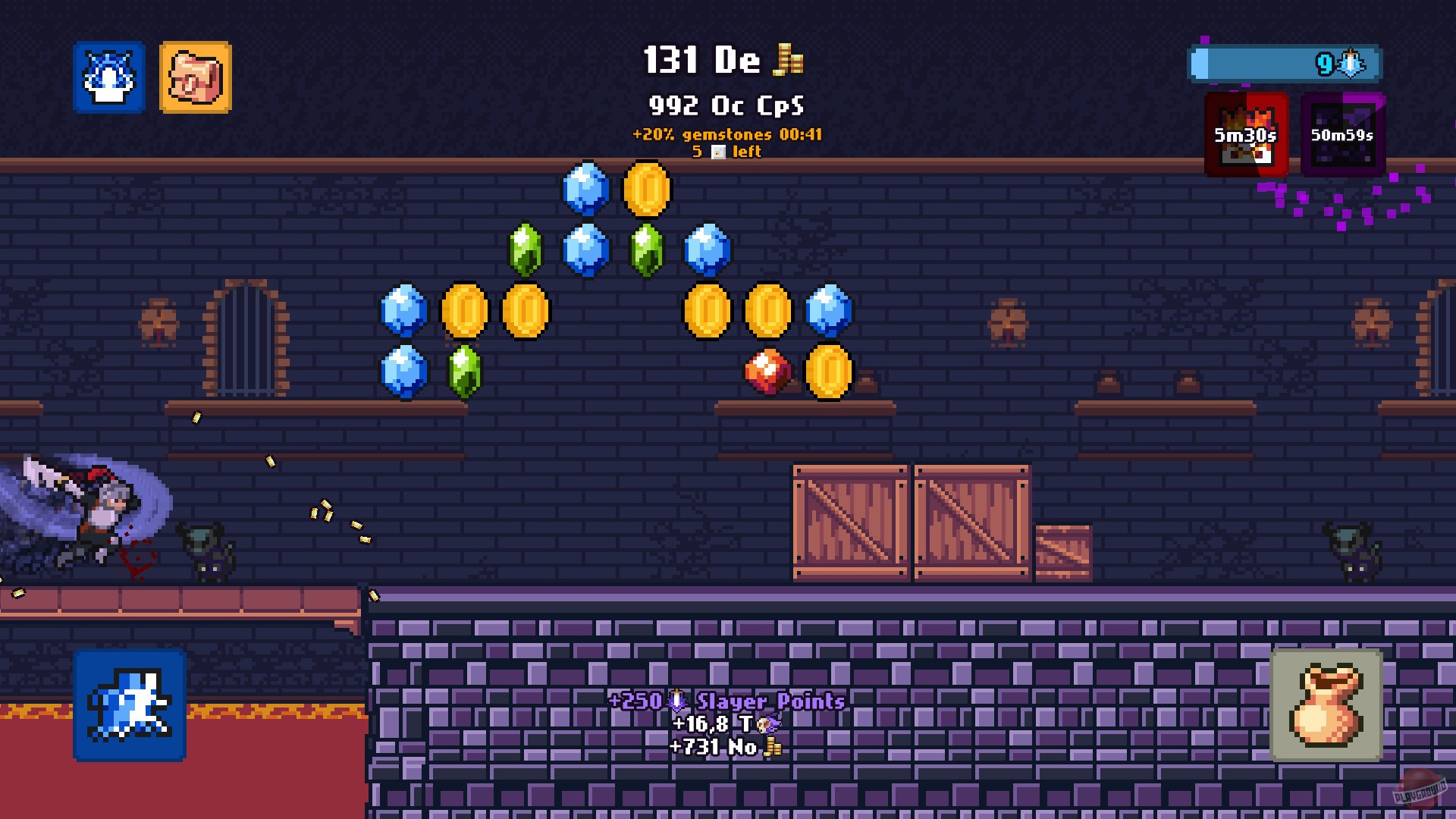Click the +20% gemstones 00:41 buff text
The image size is (1456, 819).
[728, 134]
